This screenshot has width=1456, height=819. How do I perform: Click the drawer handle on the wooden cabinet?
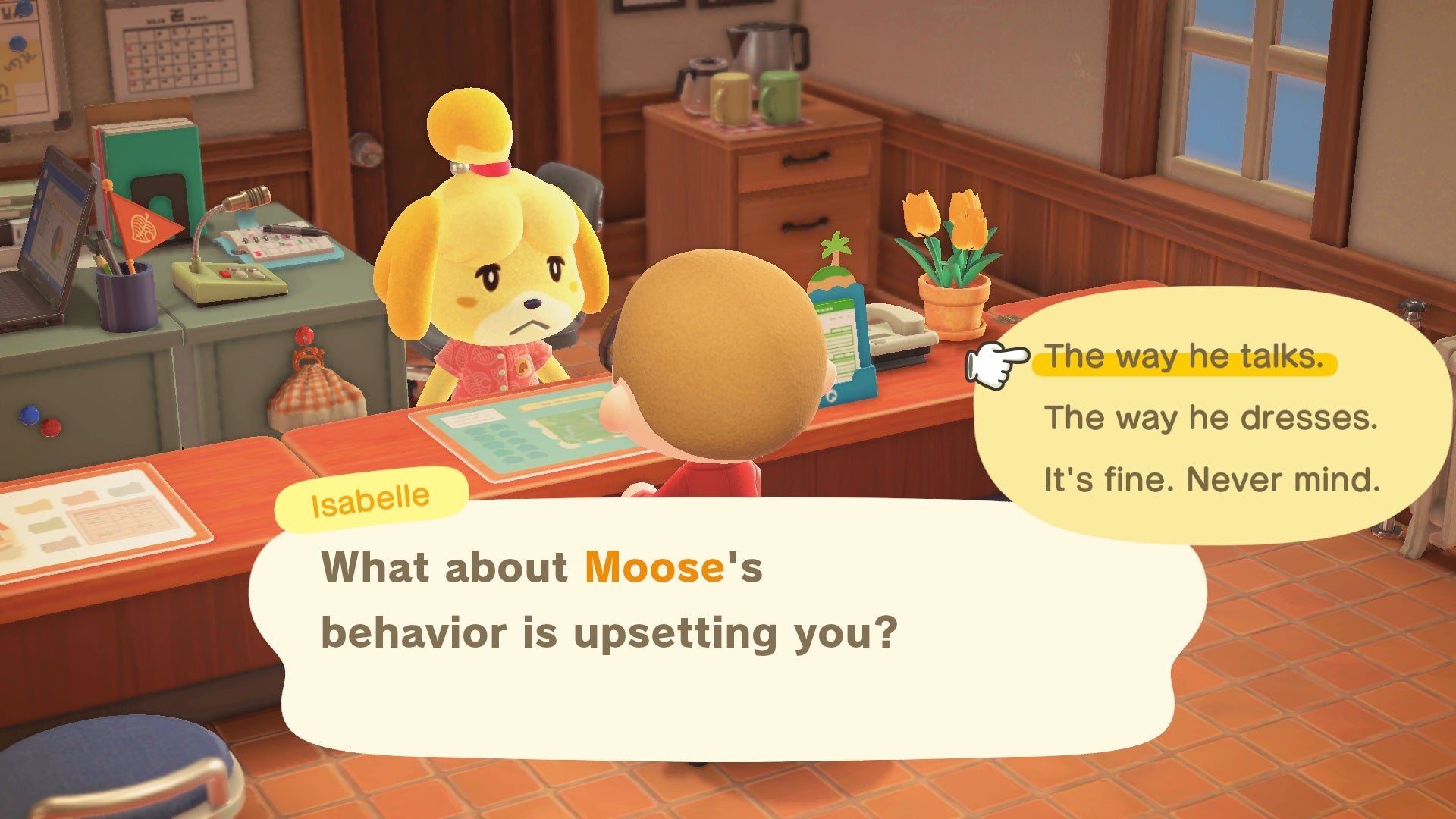click(805, 158)
